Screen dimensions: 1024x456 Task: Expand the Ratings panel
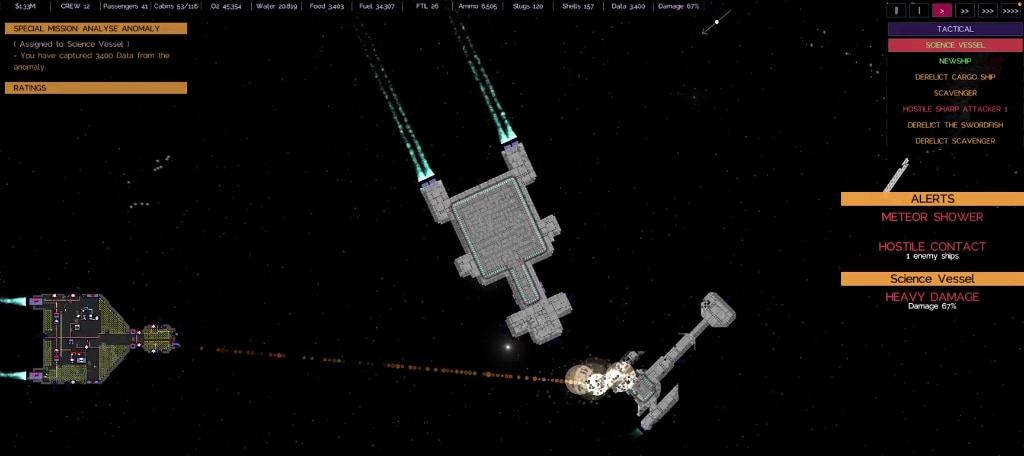point(96,88)
